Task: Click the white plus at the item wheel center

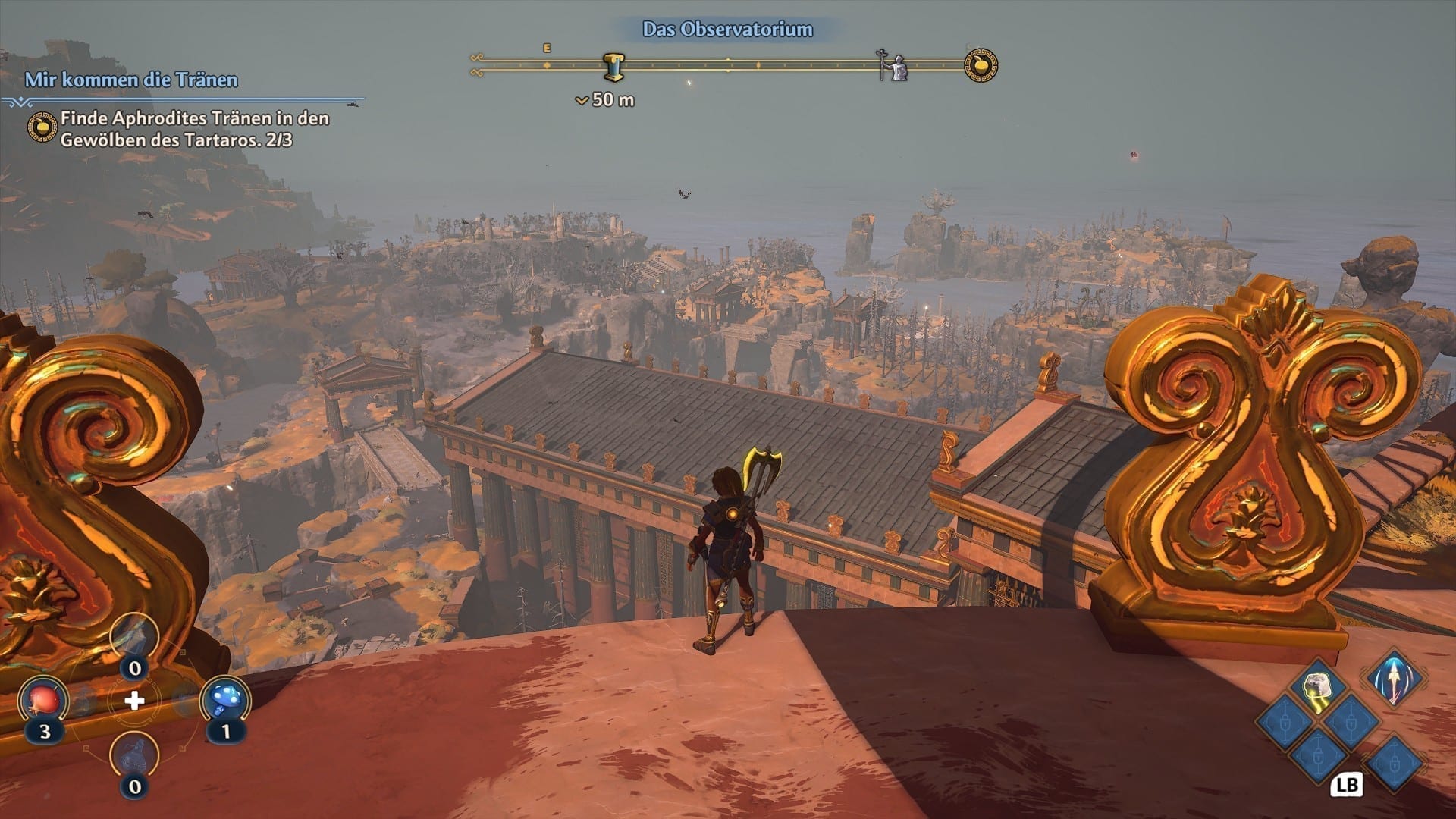Action: 134,701
